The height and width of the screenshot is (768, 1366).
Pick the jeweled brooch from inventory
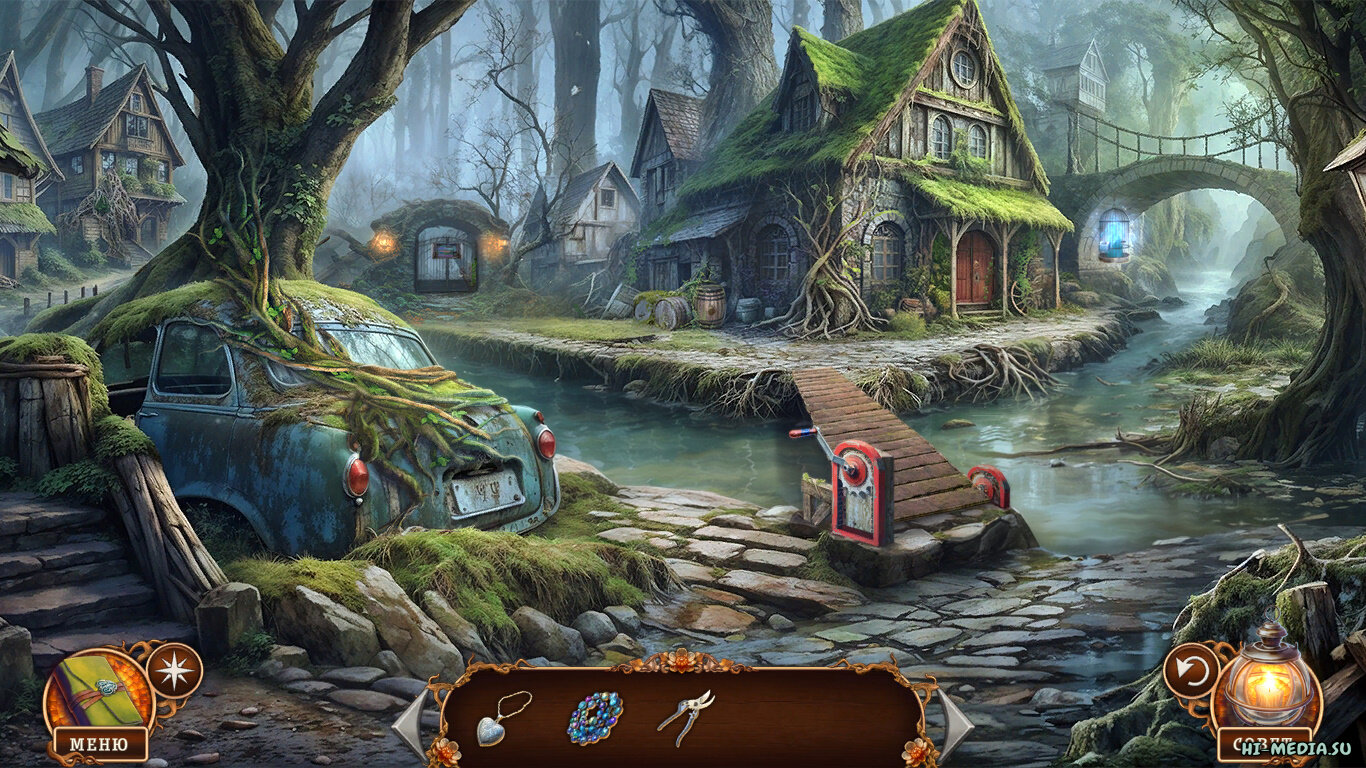595,717
